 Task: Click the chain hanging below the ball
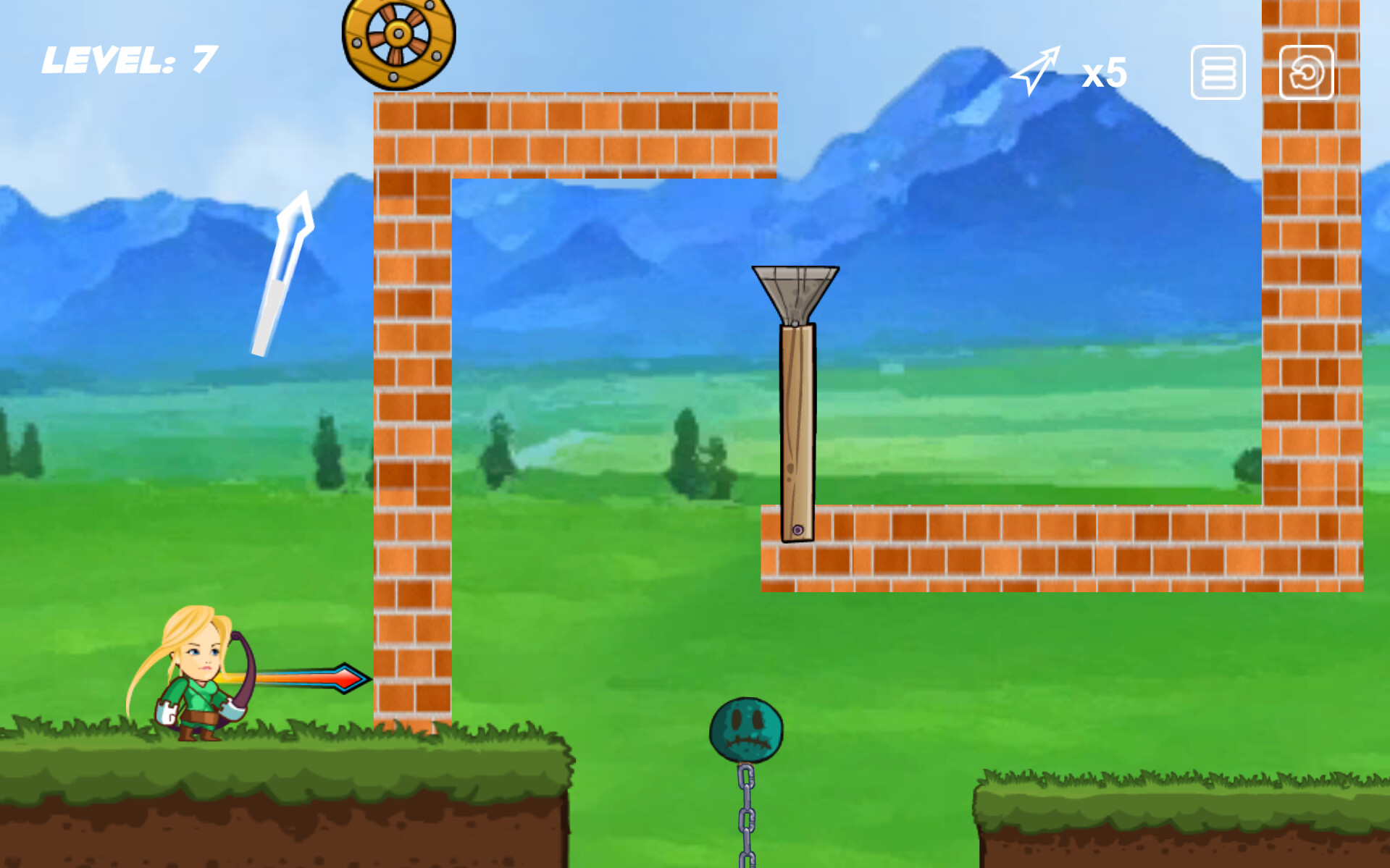click(746, 818)
